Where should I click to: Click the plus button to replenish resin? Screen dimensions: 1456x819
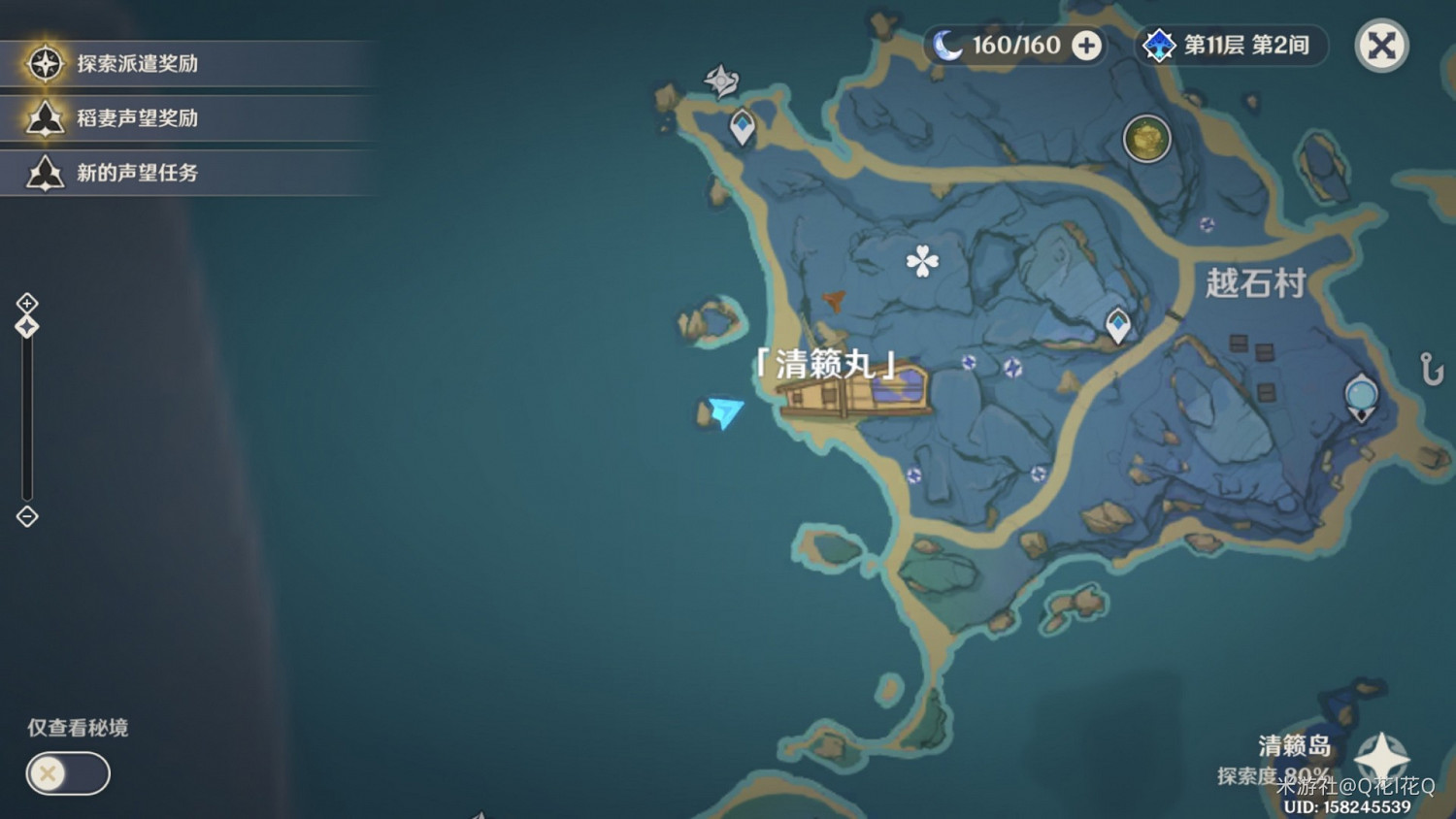click(x=1086, y=45)
